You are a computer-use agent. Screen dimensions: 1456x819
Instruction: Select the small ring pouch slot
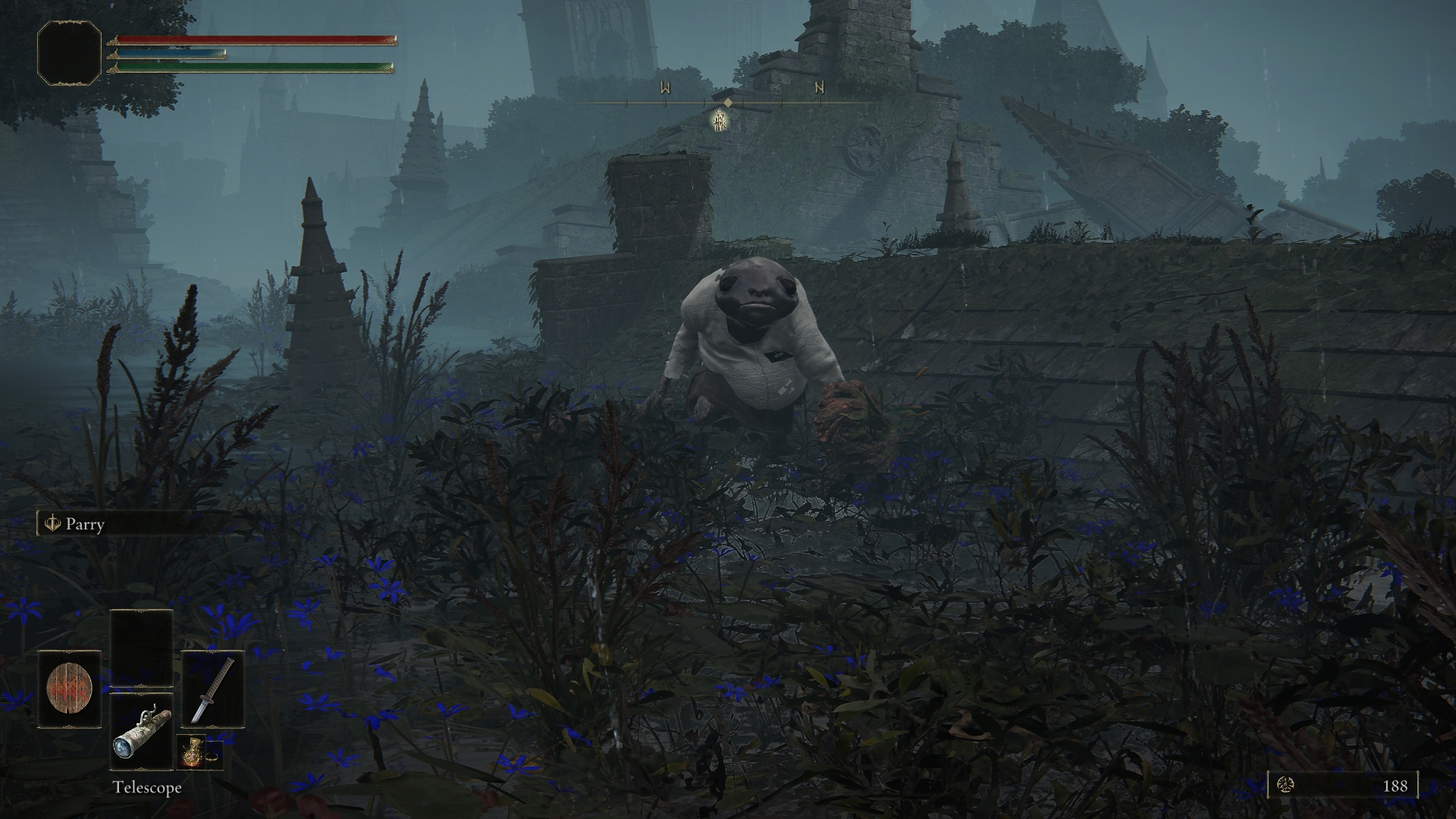(x=213, y=755)
